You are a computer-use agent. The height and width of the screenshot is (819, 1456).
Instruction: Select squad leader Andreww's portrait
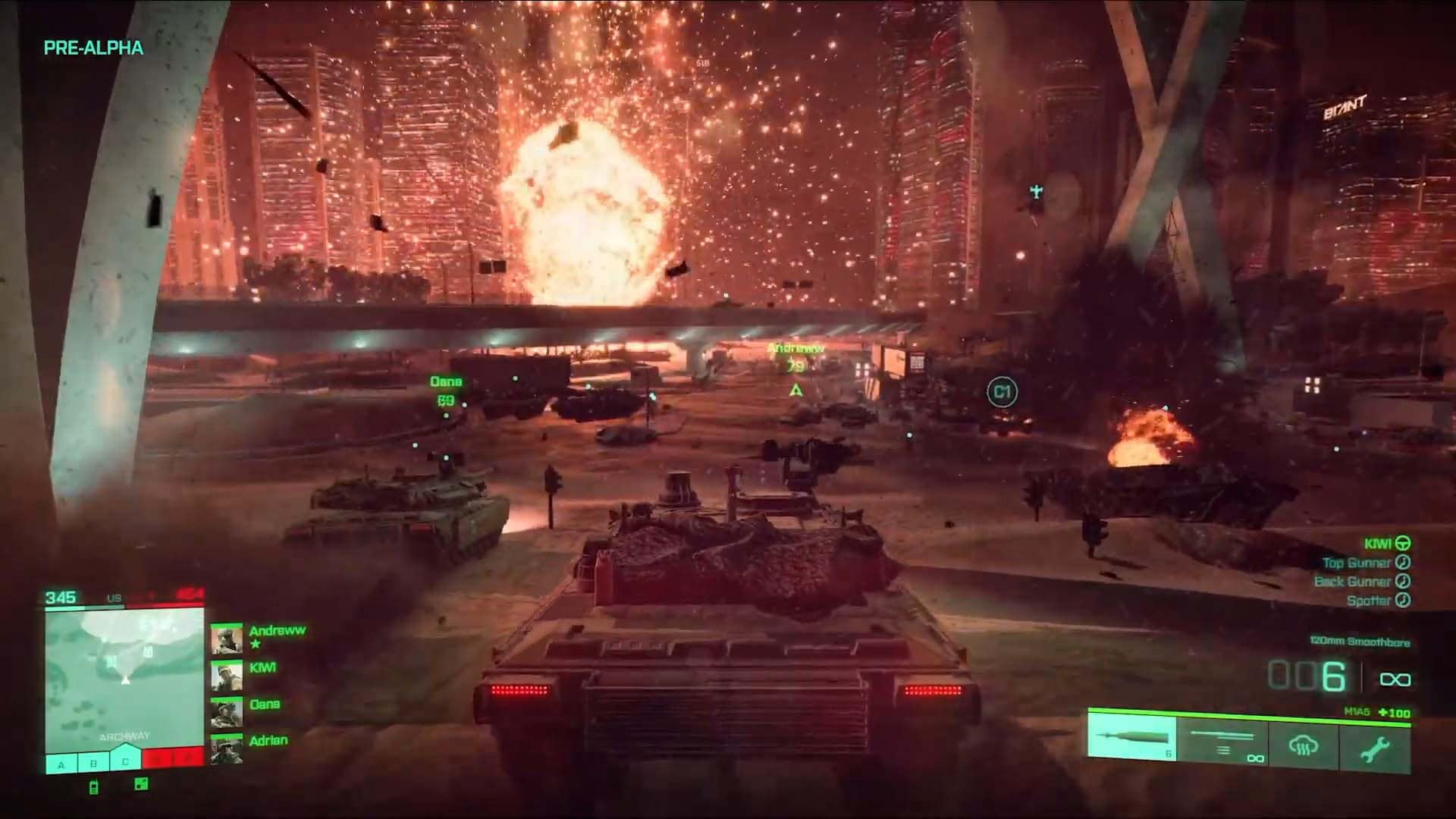pyautogui.click(x=226, y=639)
